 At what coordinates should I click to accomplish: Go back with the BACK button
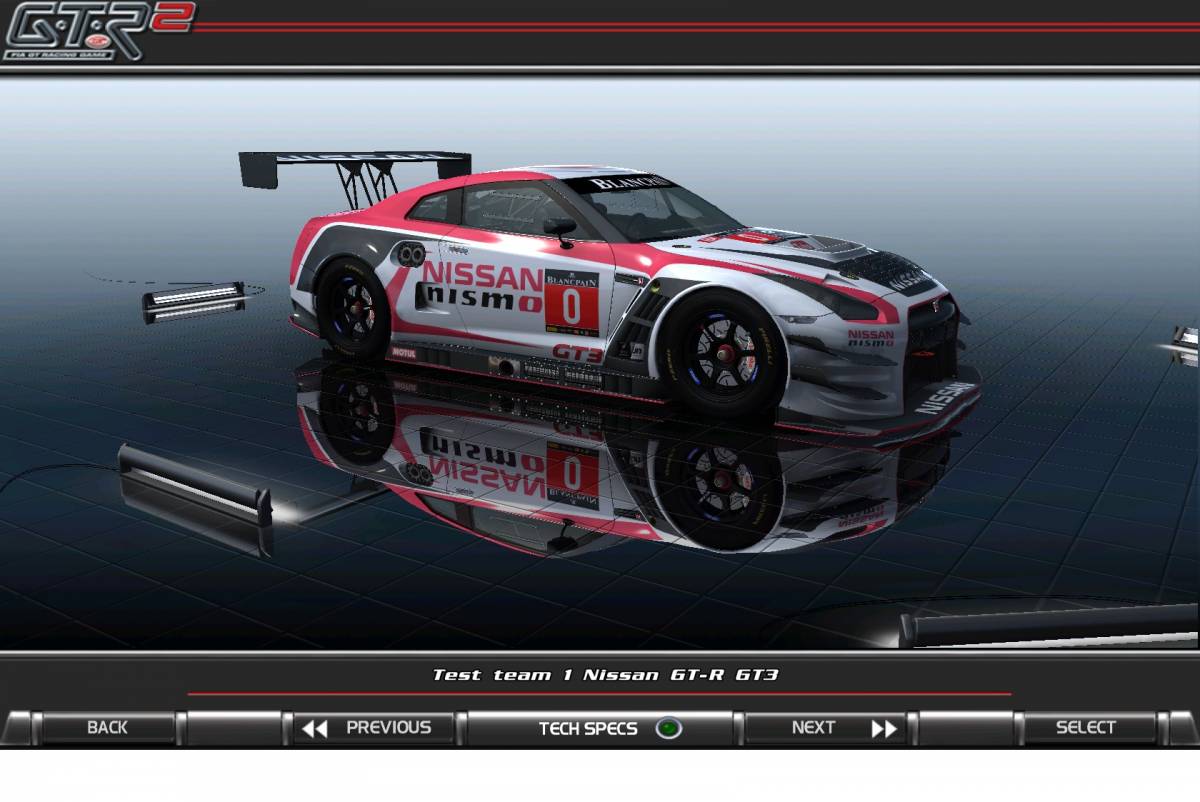click(107, 728)
